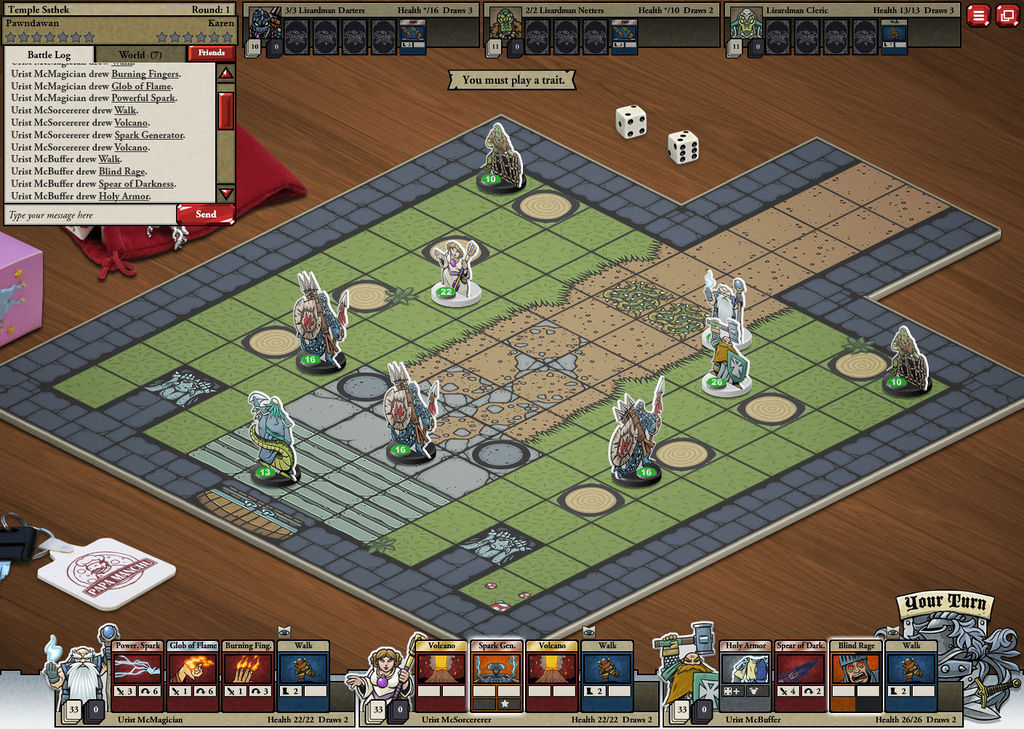Toggle the fullscreen window button
The image size is (1024, 729).
[1005, 15]
